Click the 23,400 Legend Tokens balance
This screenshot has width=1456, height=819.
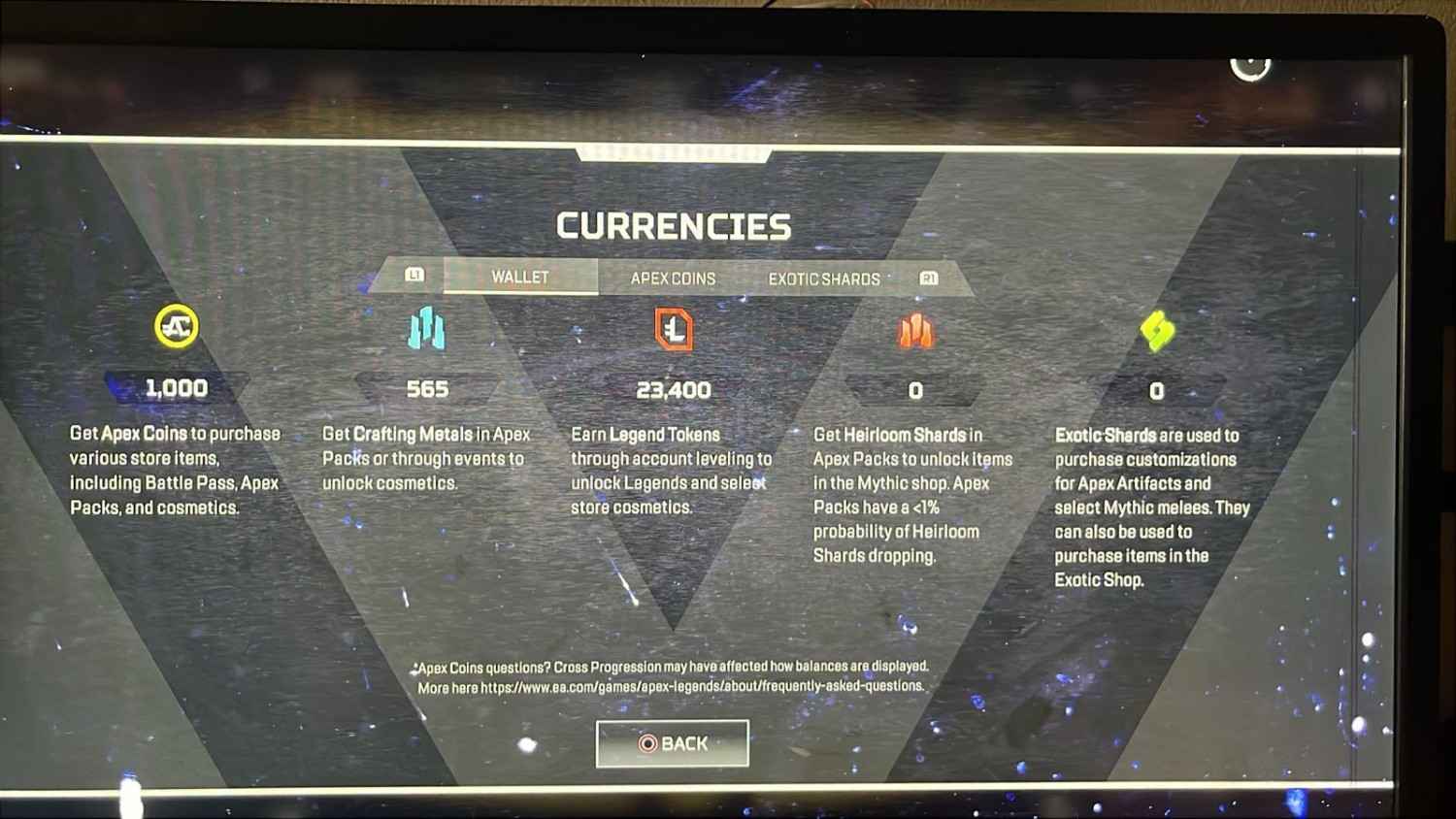click(x=673, y=390)
